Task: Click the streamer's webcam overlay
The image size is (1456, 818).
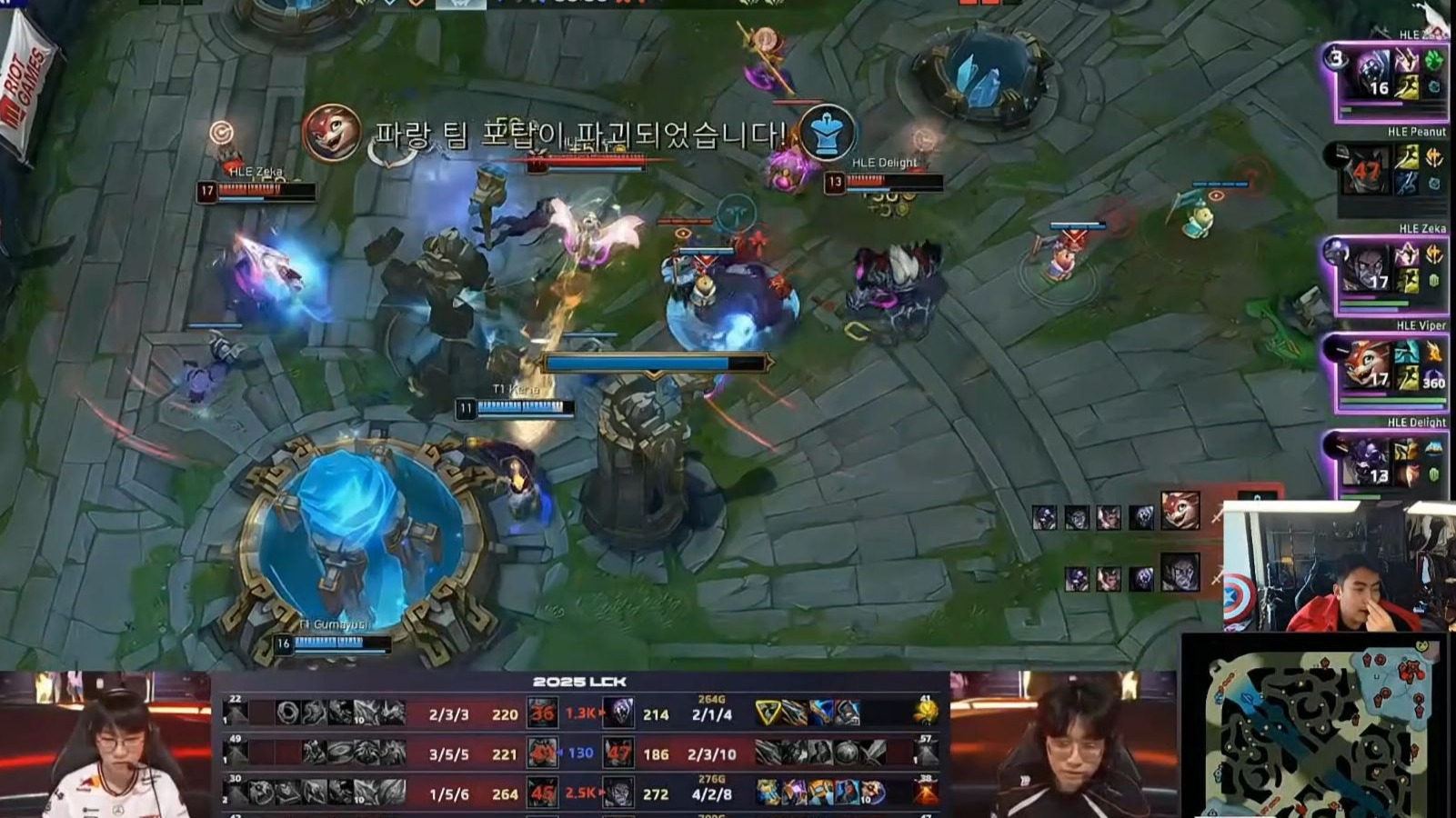Action: tap(1337, 566)
